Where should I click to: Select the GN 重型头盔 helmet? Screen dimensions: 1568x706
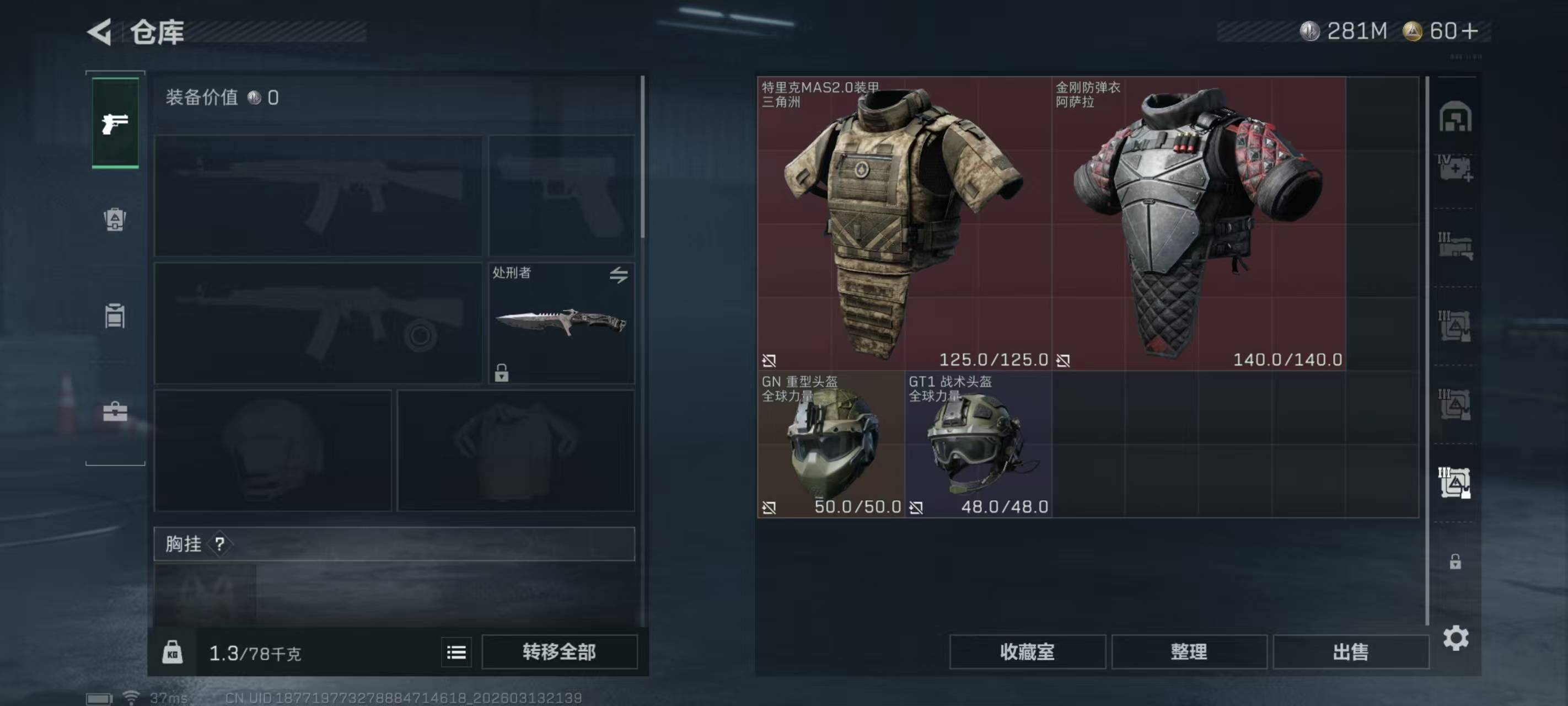point(831,445)
